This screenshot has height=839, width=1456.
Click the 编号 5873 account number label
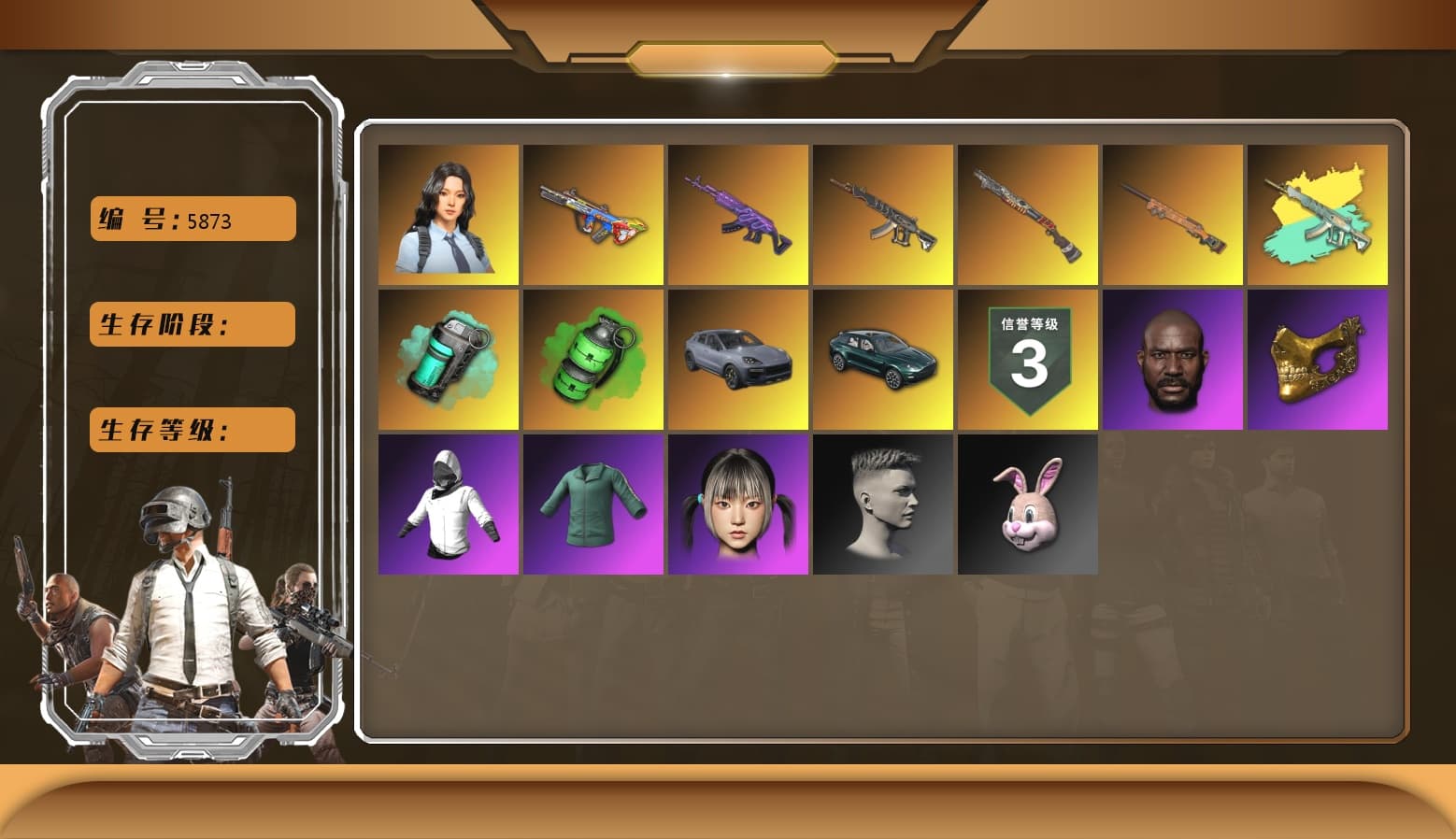coord(192,218)
